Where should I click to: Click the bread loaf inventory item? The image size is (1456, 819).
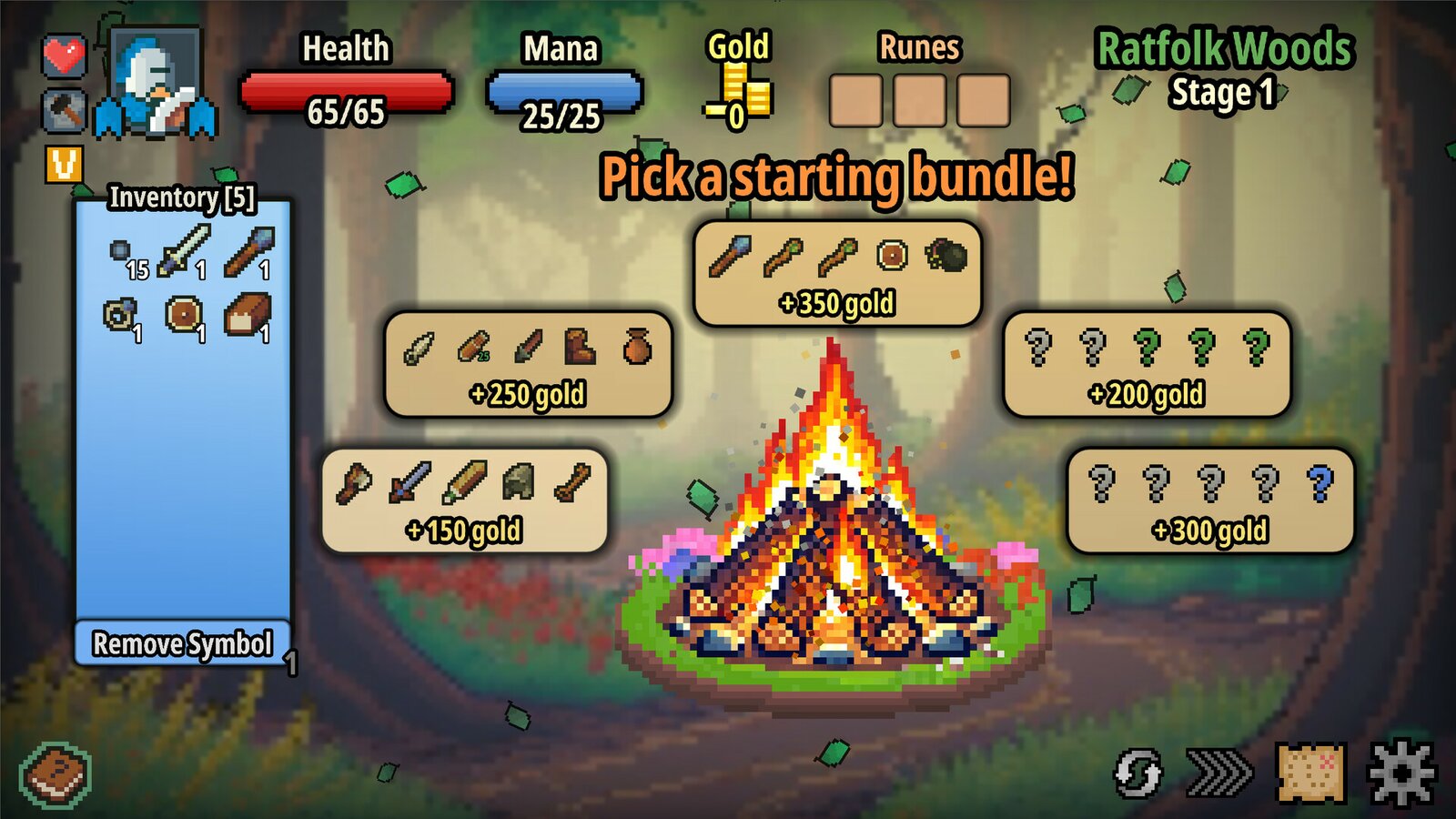[x=248, y=315]
